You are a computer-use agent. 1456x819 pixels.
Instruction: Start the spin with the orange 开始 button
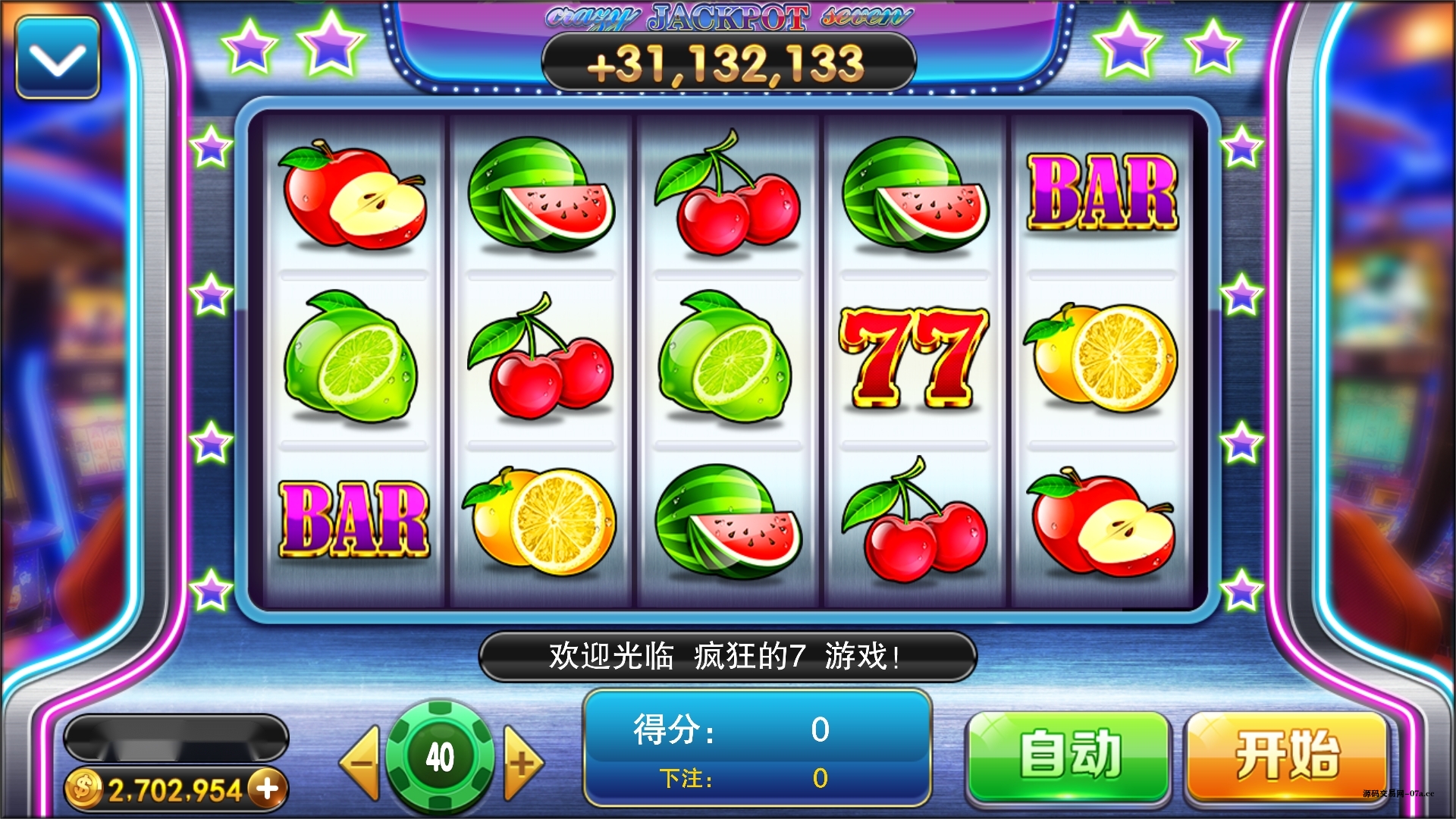[1287, 755]
